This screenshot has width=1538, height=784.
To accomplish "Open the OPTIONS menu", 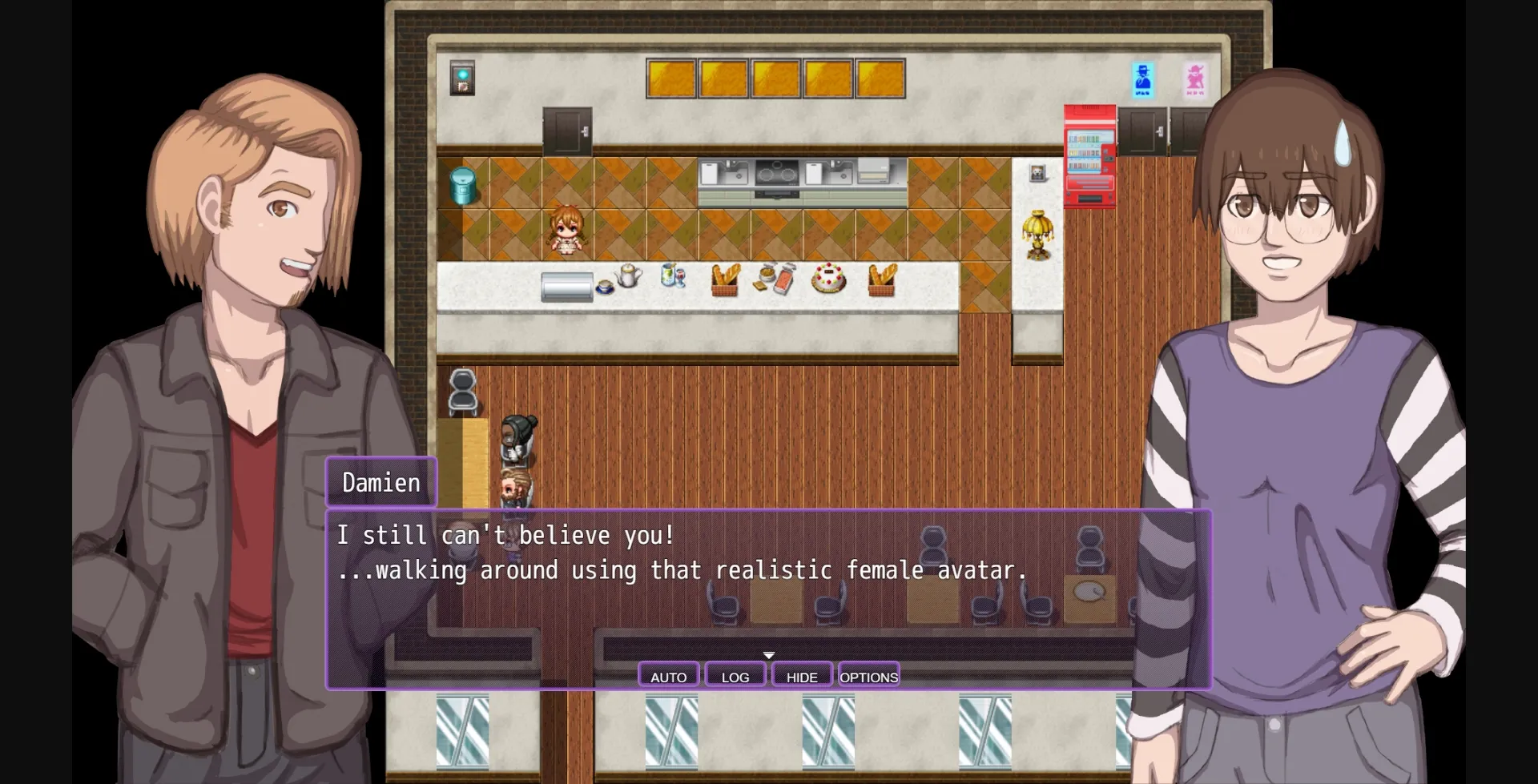I will [x=868, y=677].
